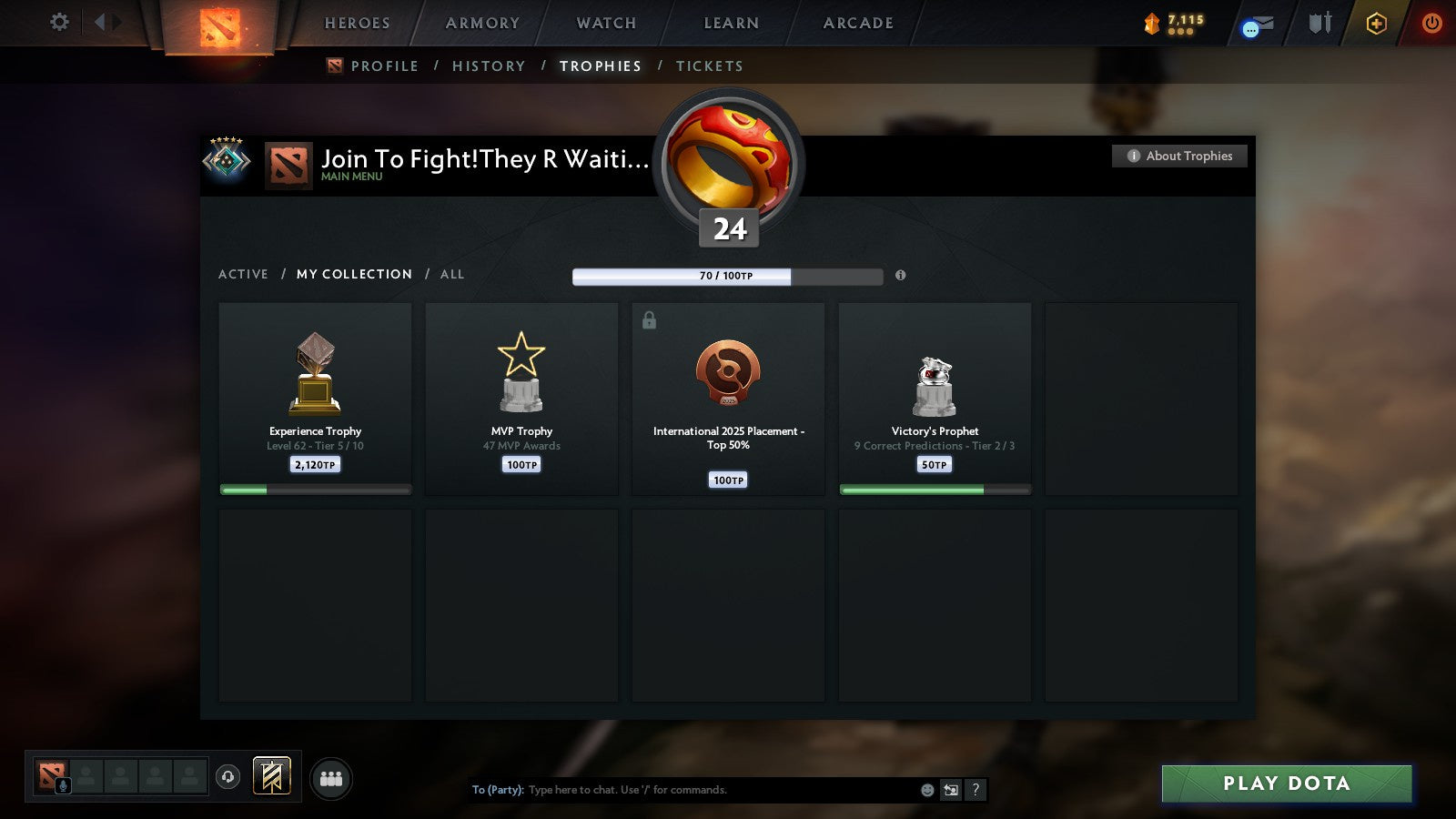Open the WATCH menu
Image resolution: width=1456 pixels, height=819 pixels.
(604, 23)
